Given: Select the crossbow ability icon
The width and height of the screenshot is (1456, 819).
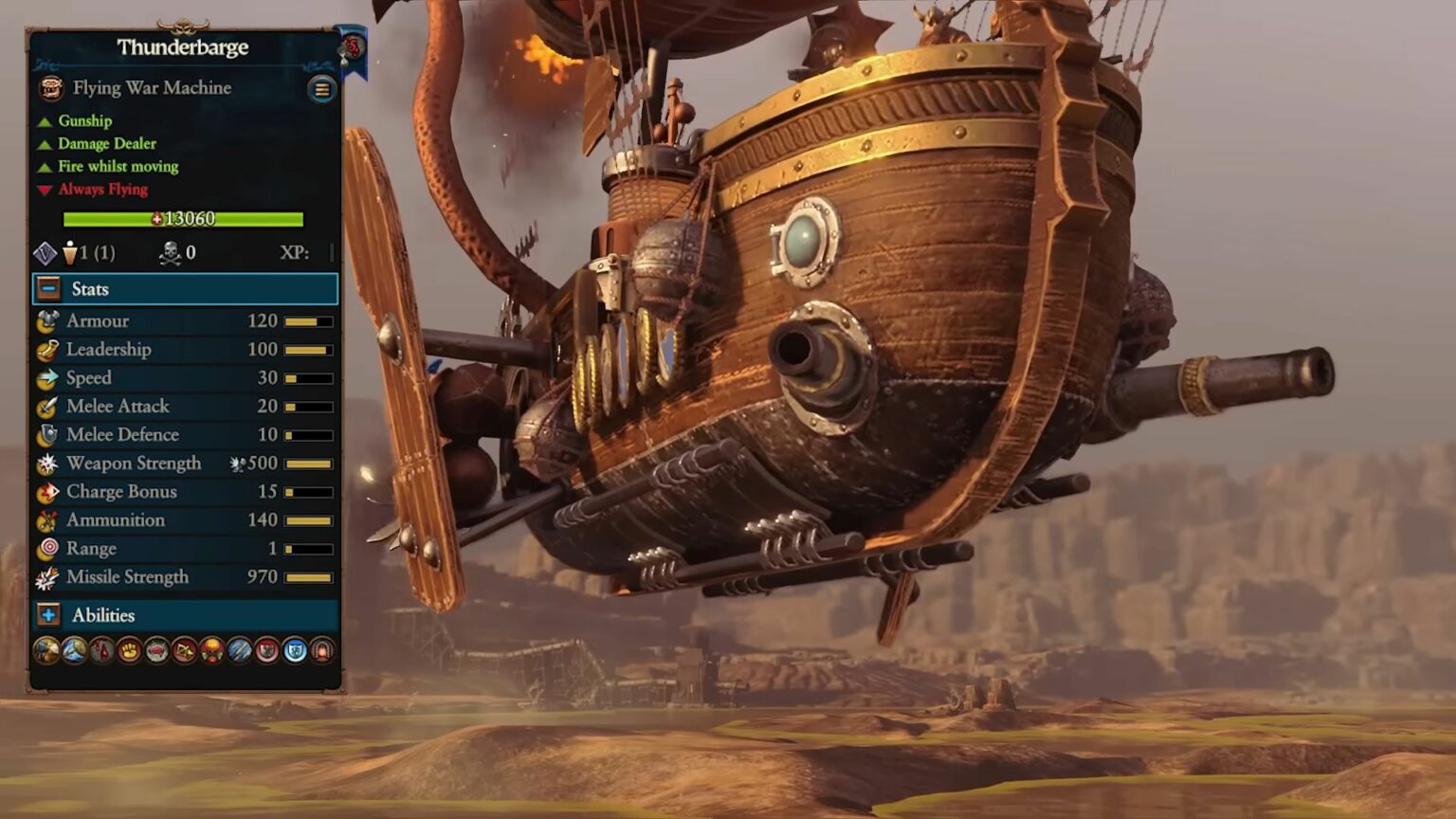Looking at the screenshot, I should 184,650.
